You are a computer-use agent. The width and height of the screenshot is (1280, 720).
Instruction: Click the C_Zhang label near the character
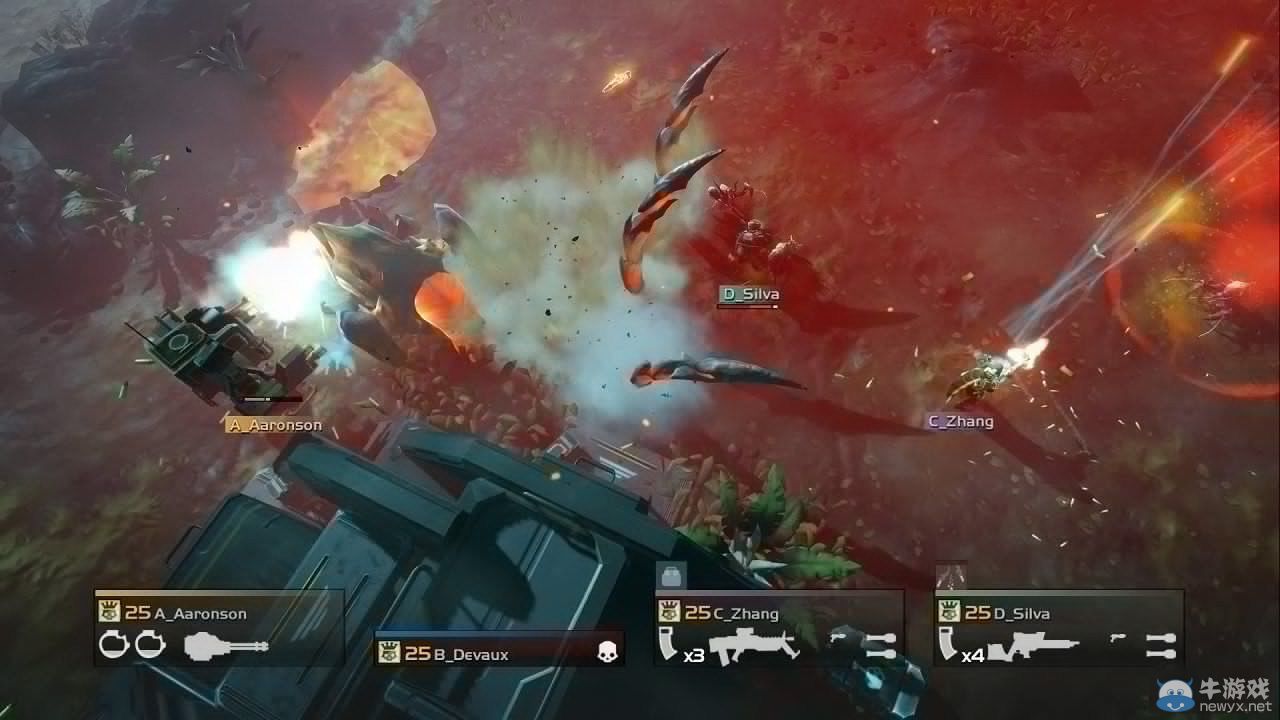tap(959, 422)
